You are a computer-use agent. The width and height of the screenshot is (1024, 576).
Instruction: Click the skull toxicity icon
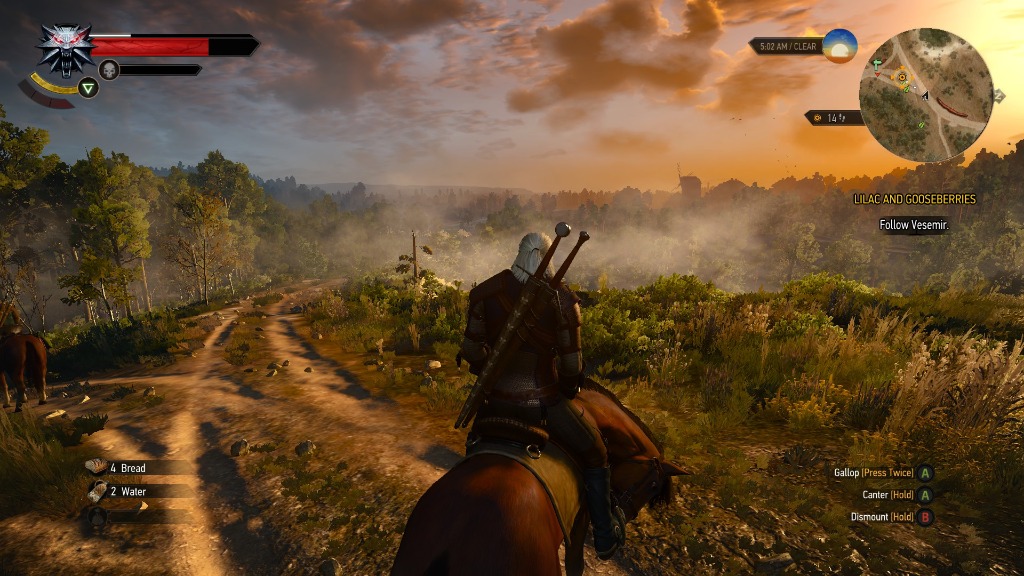pos(108,69)
